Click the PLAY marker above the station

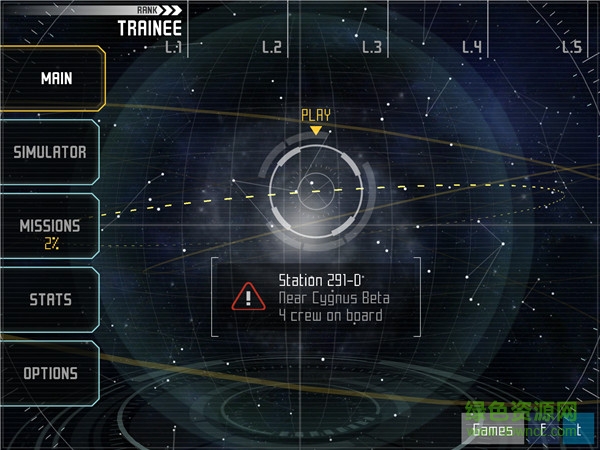(x=316, y=116)
